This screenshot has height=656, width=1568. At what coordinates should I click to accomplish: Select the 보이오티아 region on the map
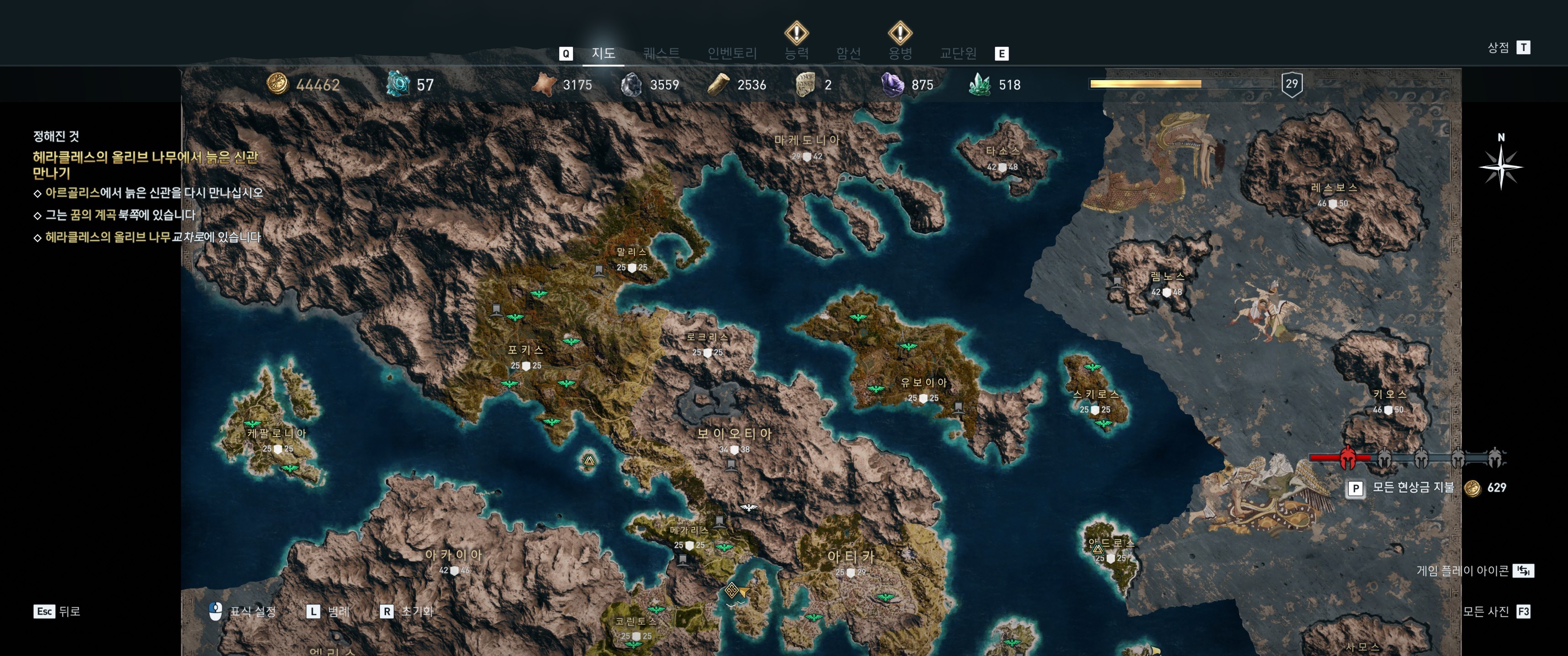[734, 434]
